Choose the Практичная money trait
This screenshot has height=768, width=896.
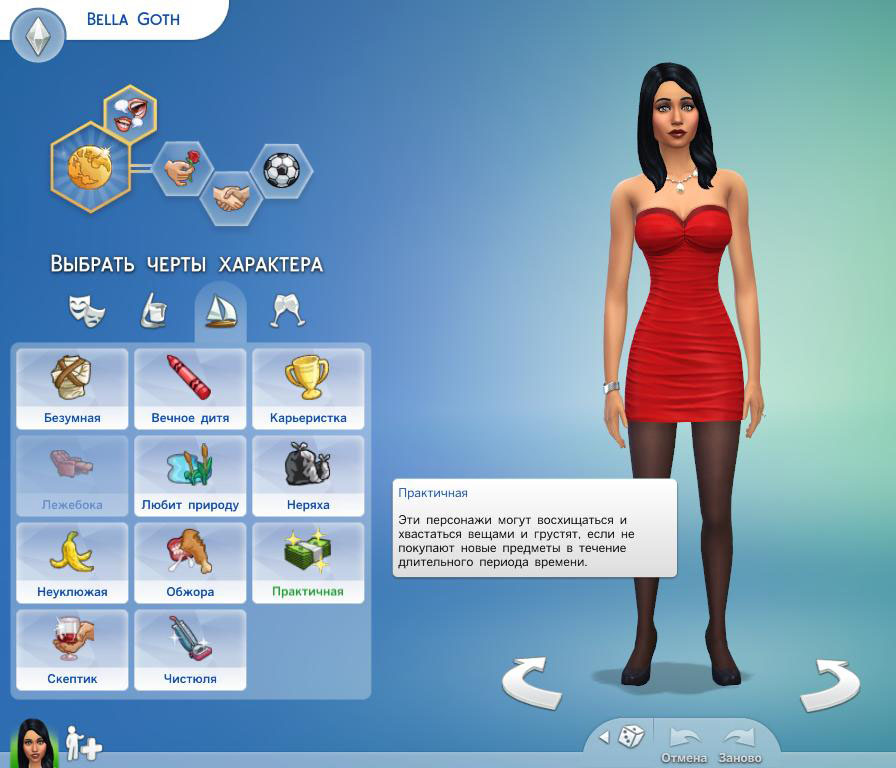point(308,562)
